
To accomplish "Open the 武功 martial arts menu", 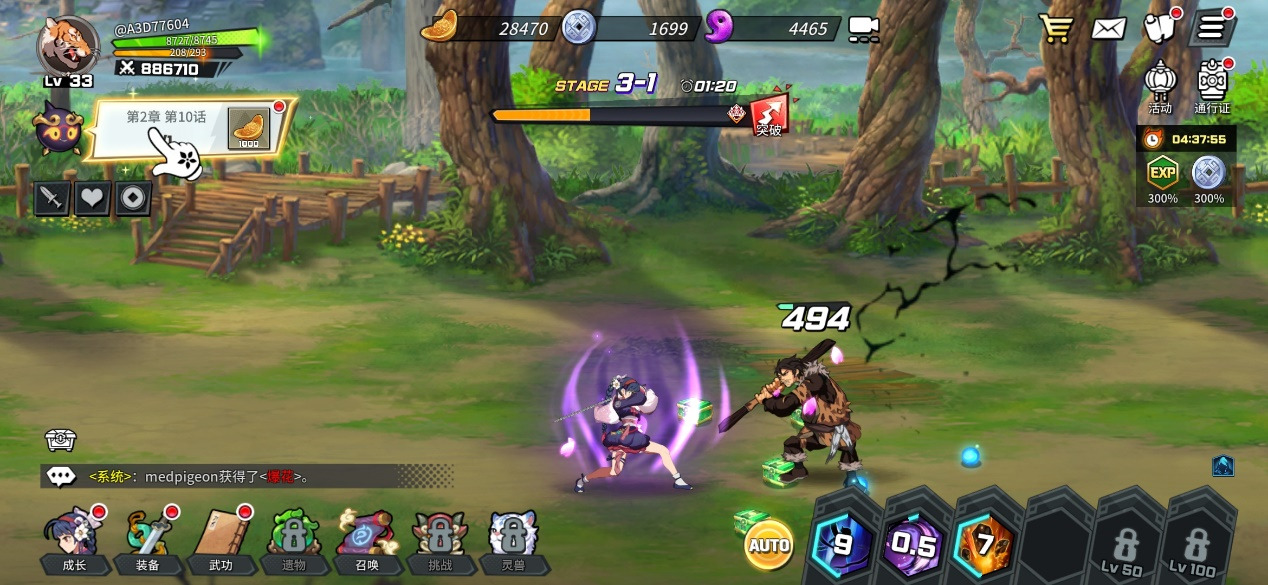I will tap(221, 542).
